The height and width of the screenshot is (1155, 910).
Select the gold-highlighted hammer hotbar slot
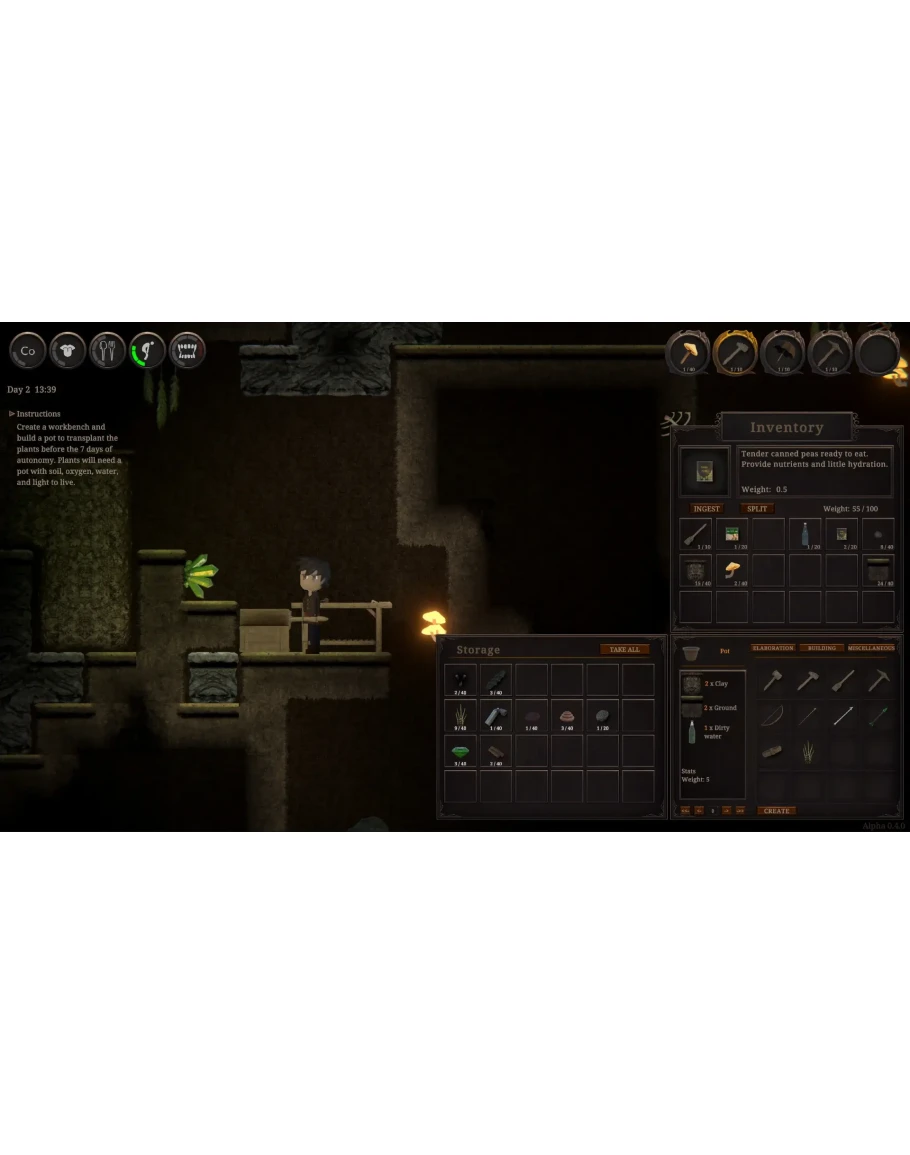tap(735, 352)
